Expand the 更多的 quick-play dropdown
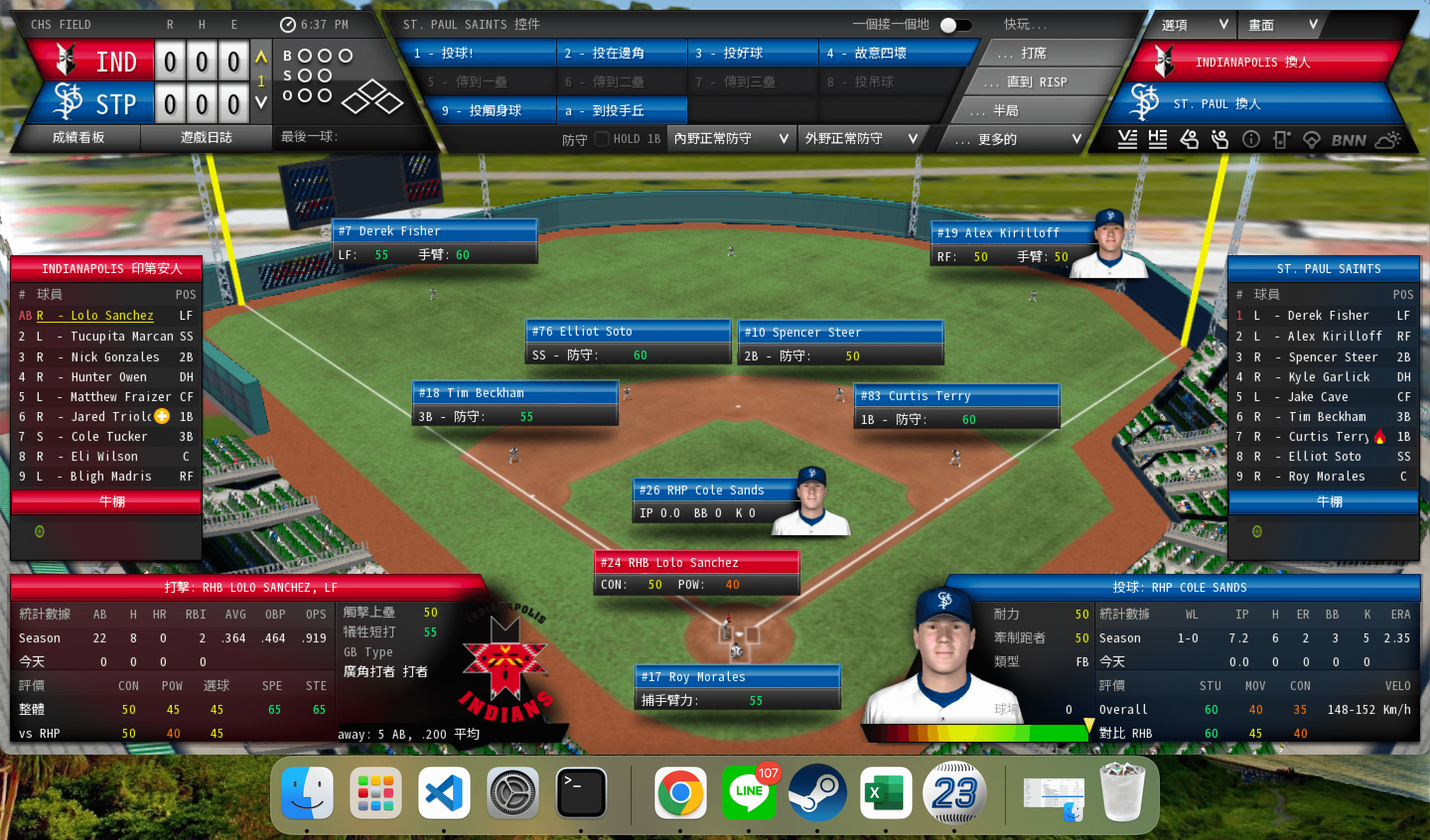 click(x=1017, y=139)
